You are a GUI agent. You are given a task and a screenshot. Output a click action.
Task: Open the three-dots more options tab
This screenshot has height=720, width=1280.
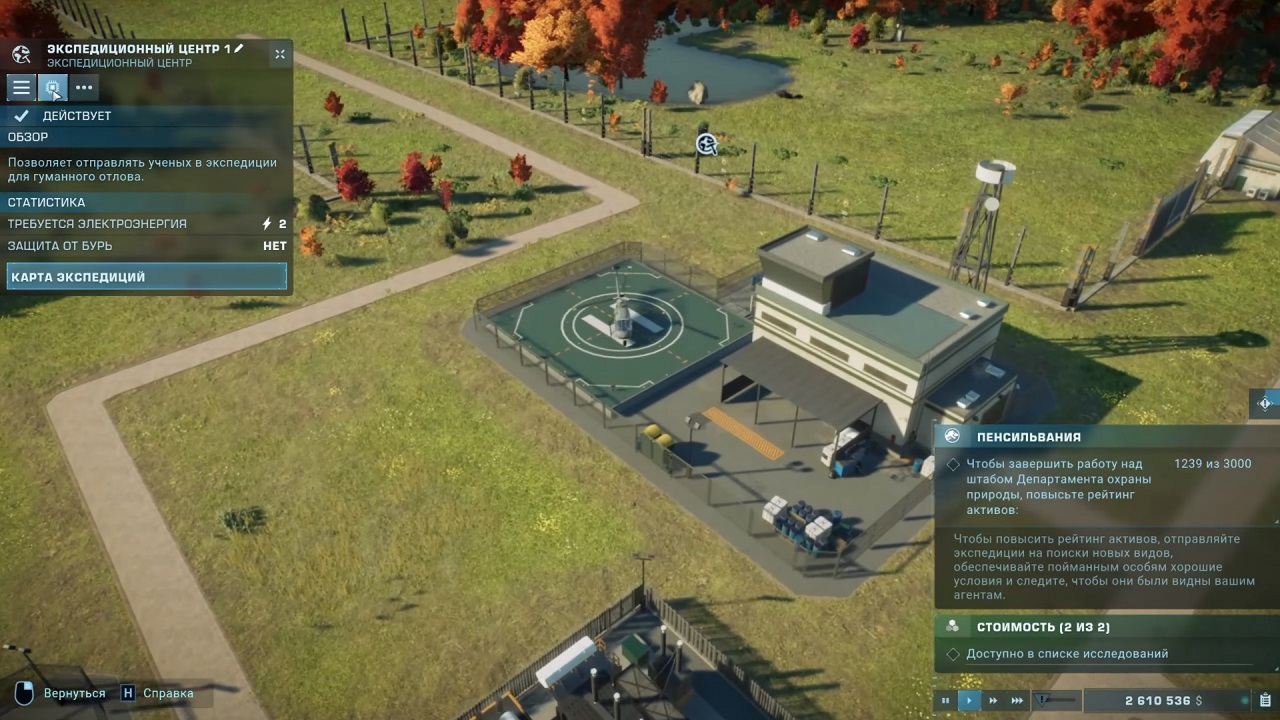click(84, 88)
